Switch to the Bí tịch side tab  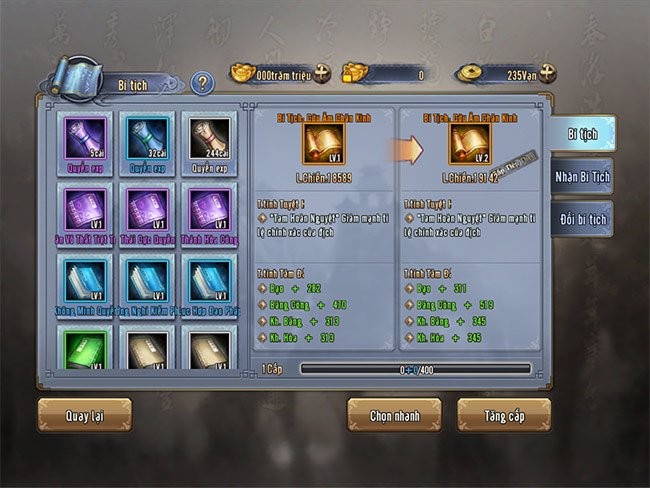click(x=582, y=133)
